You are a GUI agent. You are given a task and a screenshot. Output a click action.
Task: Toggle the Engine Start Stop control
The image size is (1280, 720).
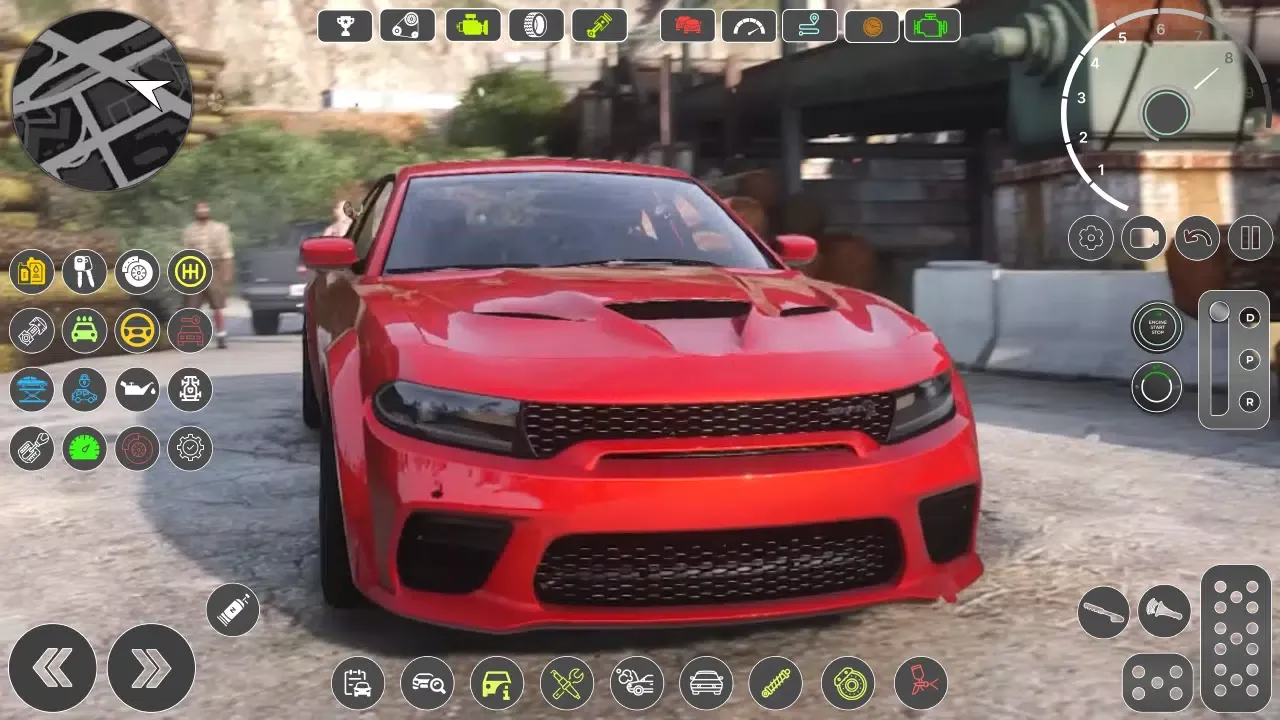click(1157, 327)
